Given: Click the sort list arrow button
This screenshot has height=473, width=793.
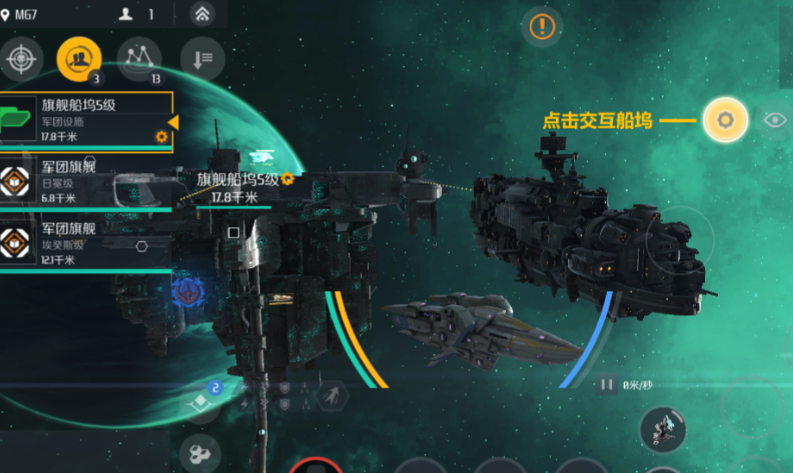Looking at the screenshot, I should point(202,59).
